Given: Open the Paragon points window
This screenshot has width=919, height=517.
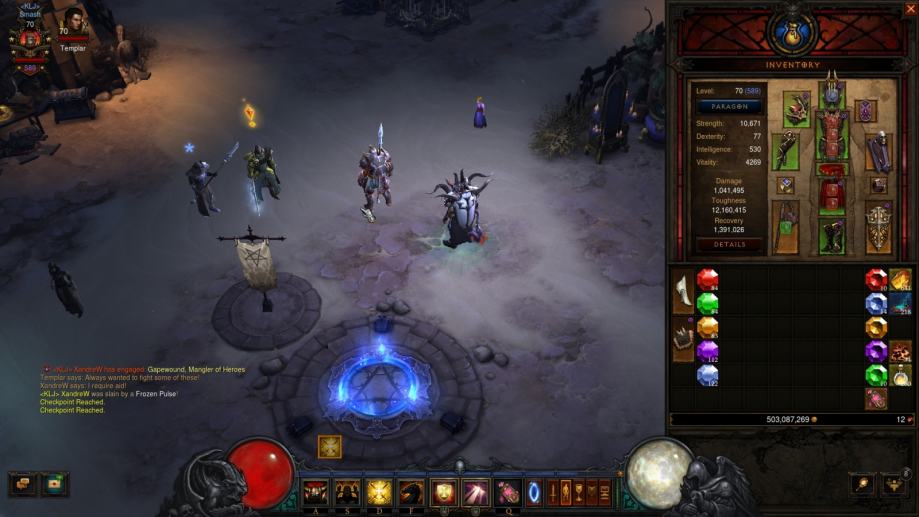Looking at the screenshot, I should (x=731, y=105).
